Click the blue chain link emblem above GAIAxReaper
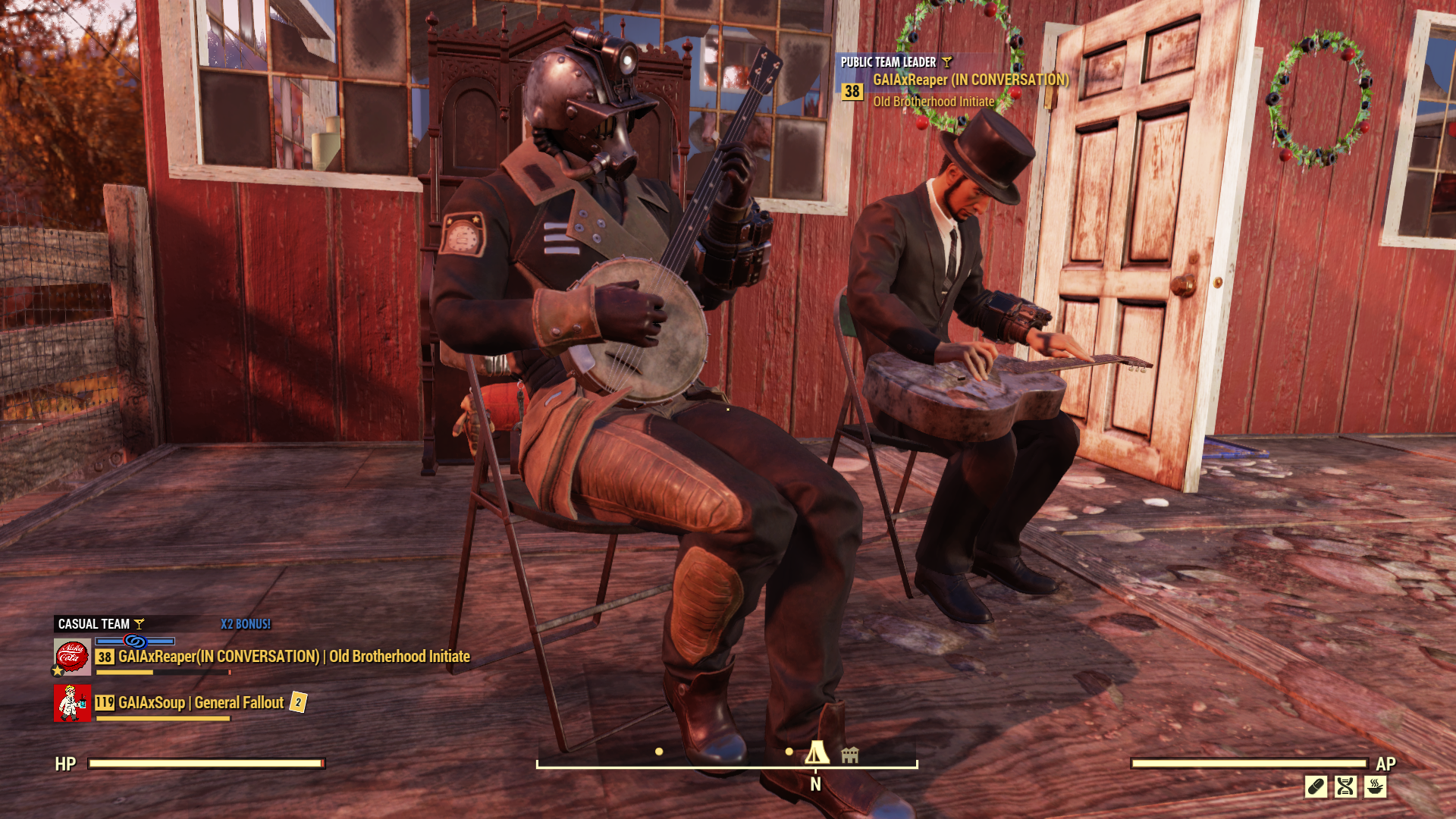The height and width of the screenshot is (819, 1456). [x=134, y=642]
